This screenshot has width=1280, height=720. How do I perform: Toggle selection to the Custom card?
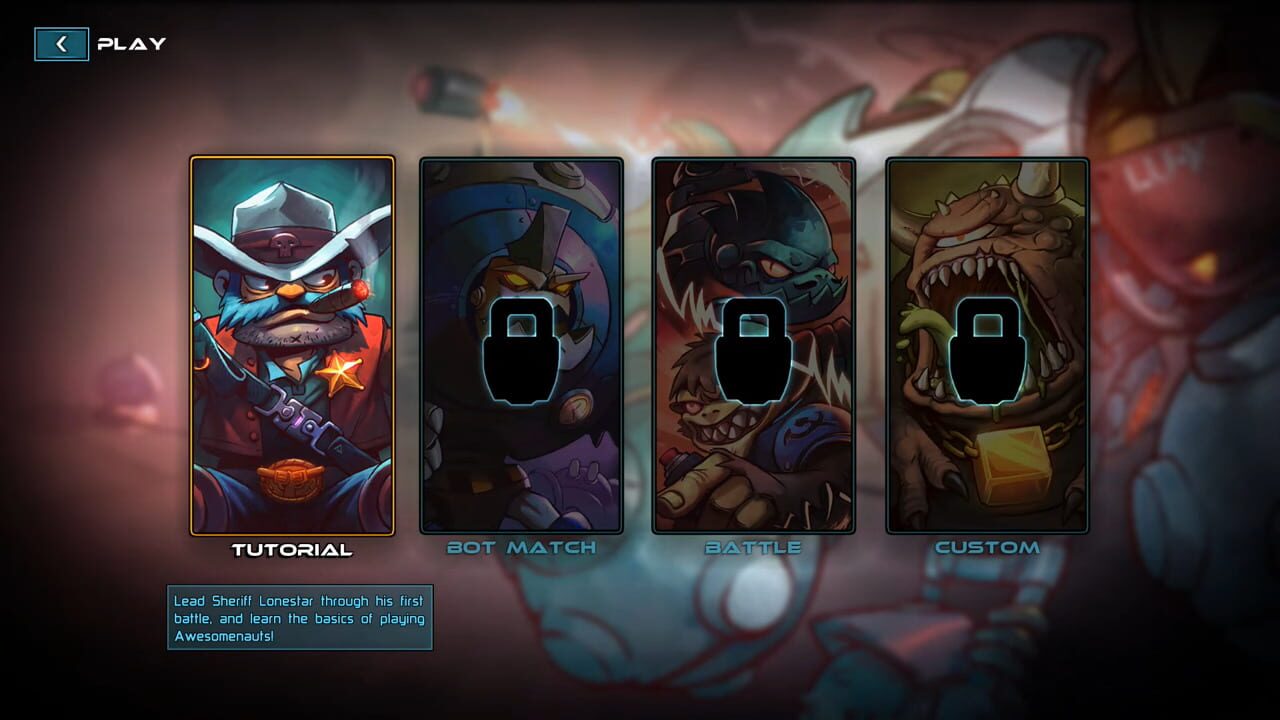(x=986, y=345)
